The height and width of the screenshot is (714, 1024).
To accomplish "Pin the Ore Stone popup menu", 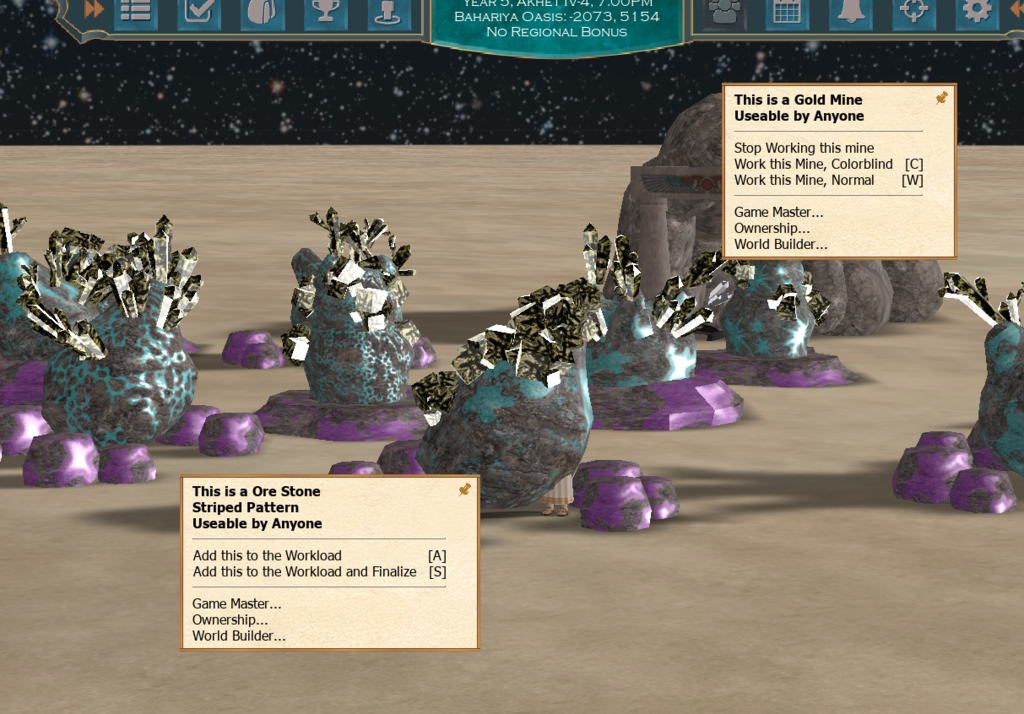I will (x=464, y=490).
